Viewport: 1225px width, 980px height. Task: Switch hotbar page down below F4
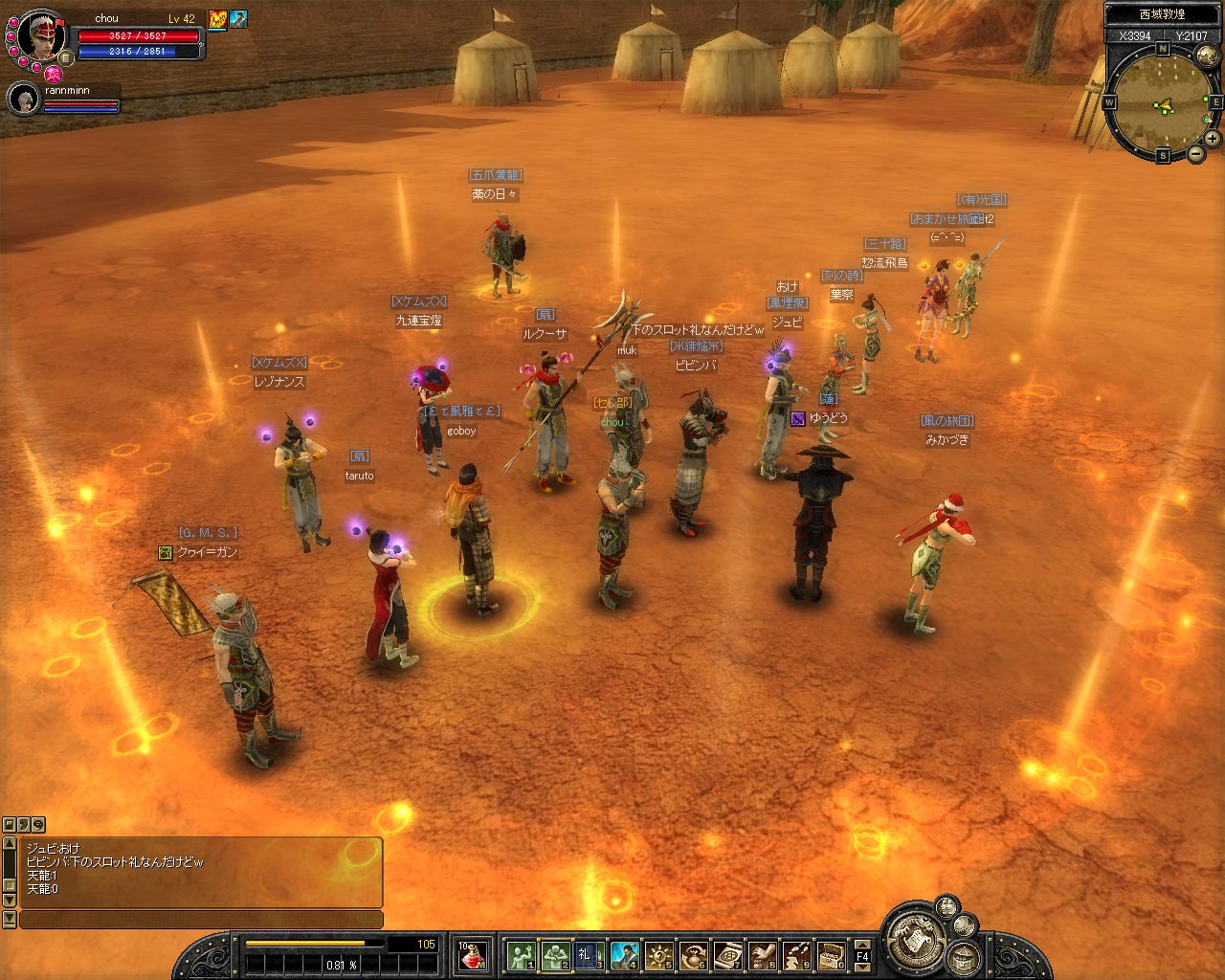pos(862,968)
